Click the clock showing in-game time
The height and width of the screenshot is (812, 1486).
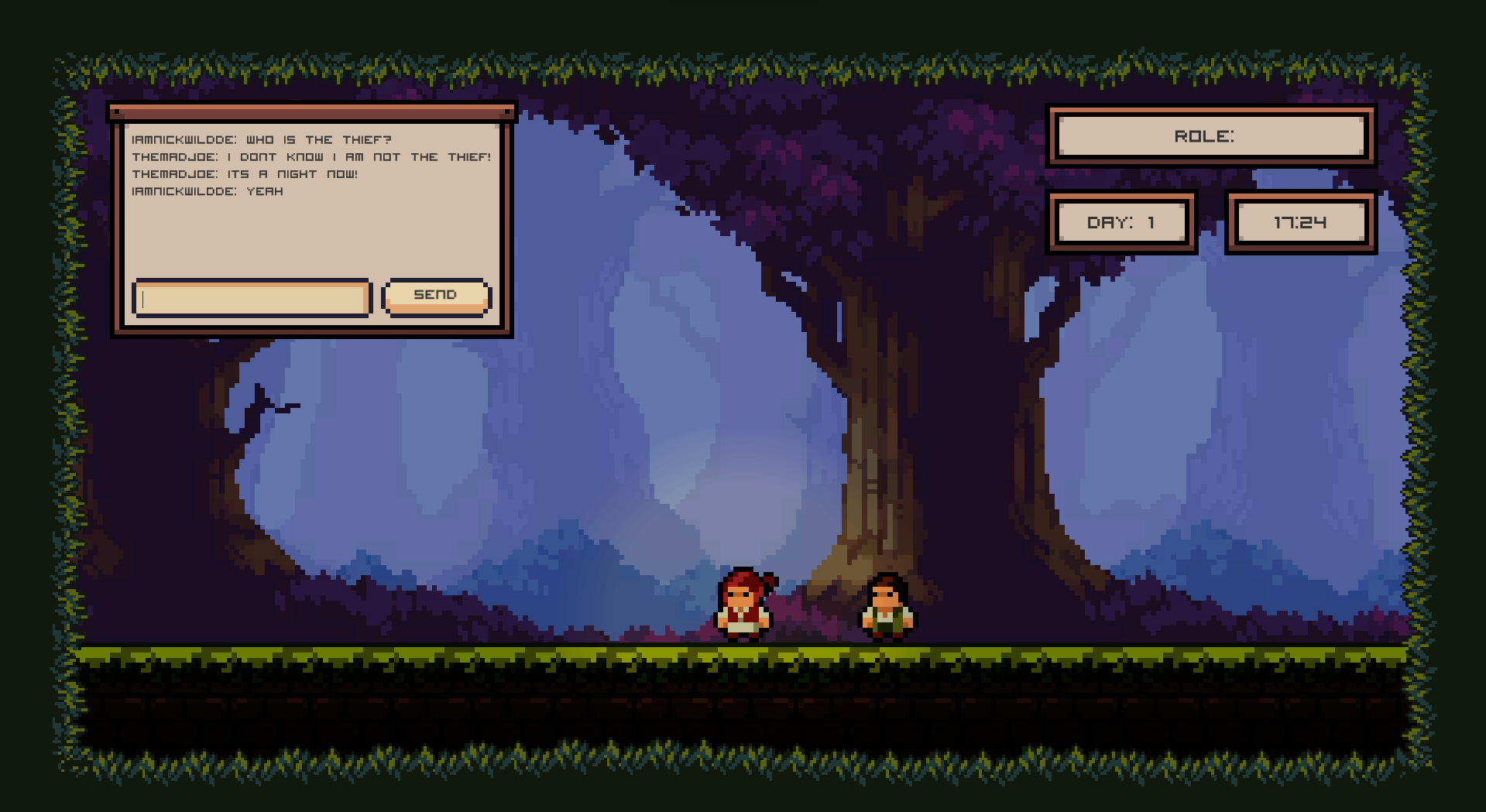click(x=1301, y=221)
